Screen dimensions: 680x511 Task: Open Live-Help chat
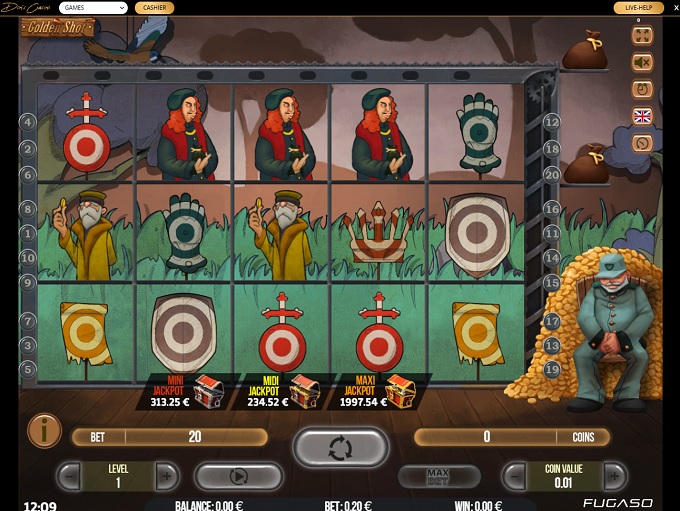[638, 8]
